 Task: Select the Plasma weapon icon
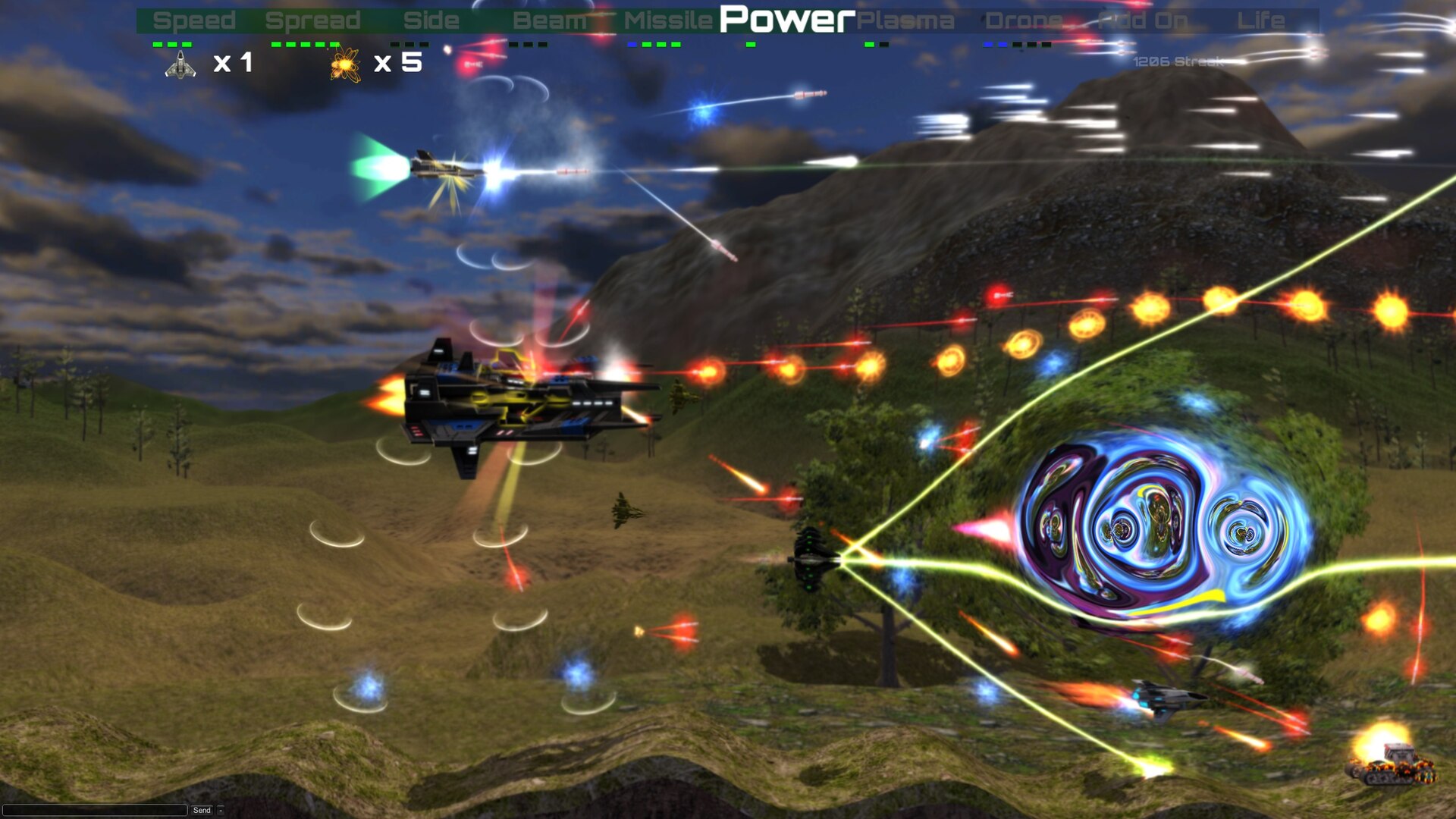tap(906, 20)
